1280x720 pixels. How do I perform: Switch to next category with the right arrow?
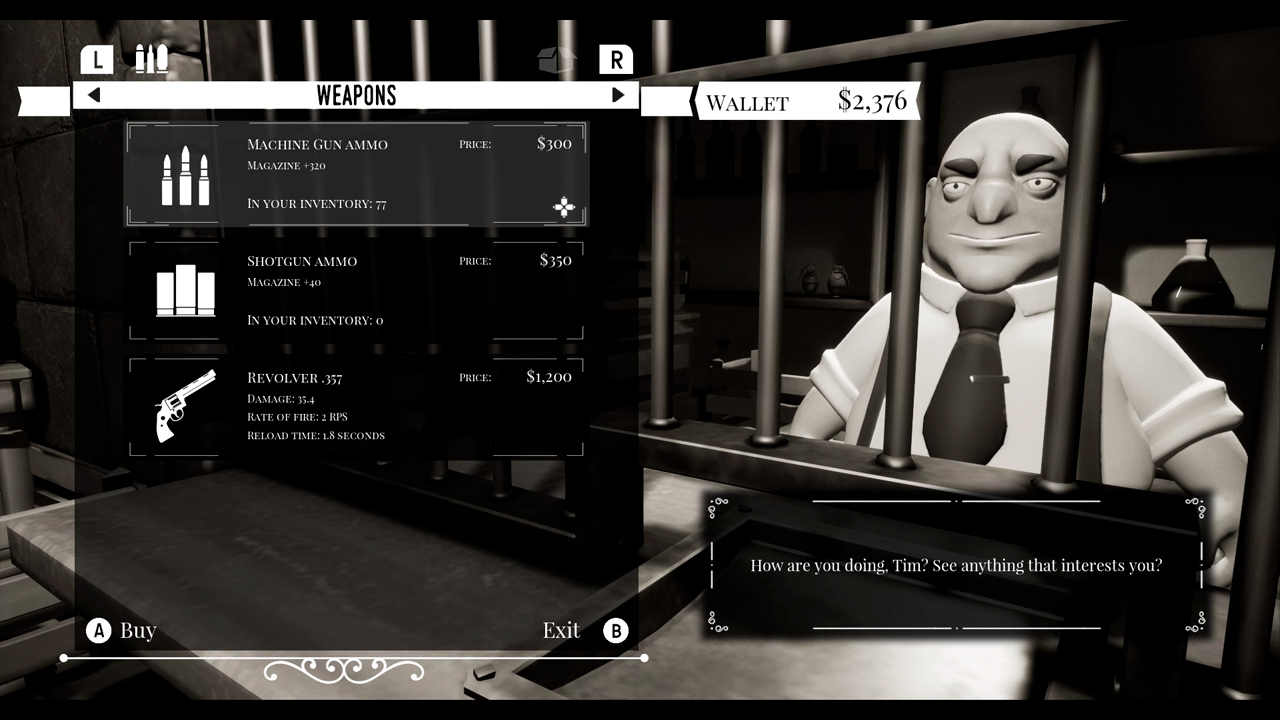(619, 95)
